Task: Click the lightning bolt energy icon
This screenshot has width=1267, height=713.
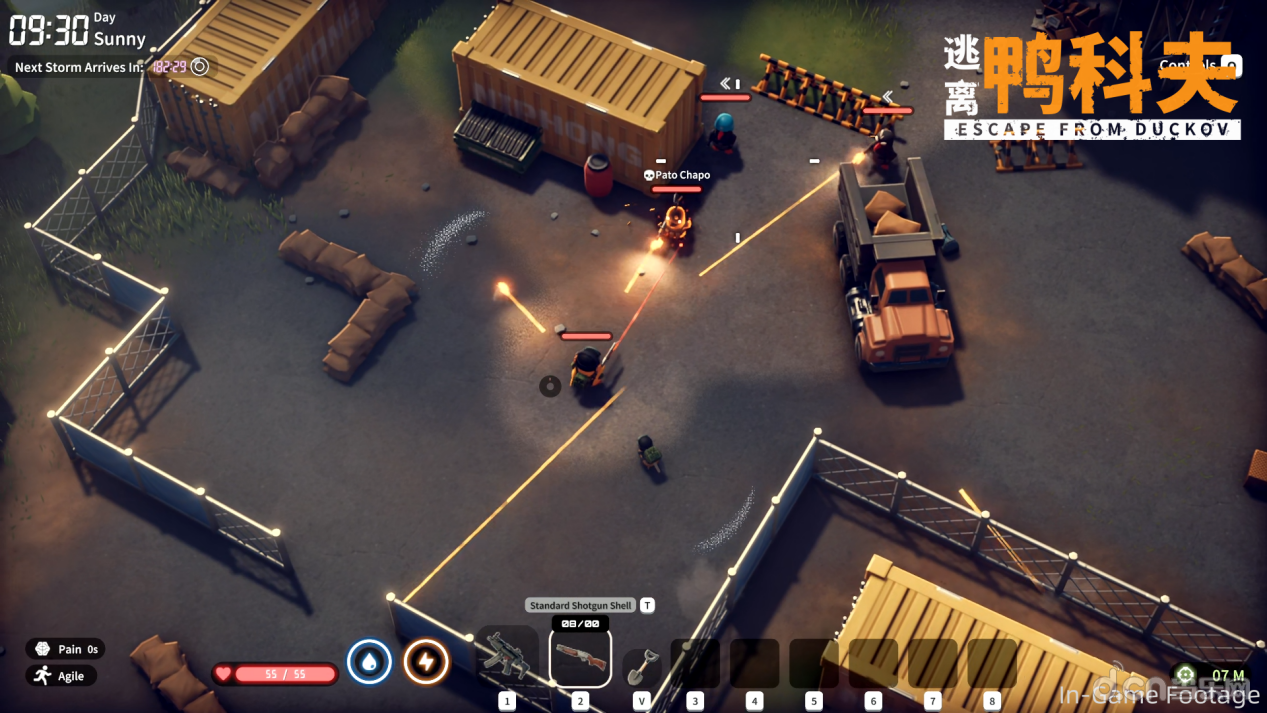Action: click(x=426, y=662)
